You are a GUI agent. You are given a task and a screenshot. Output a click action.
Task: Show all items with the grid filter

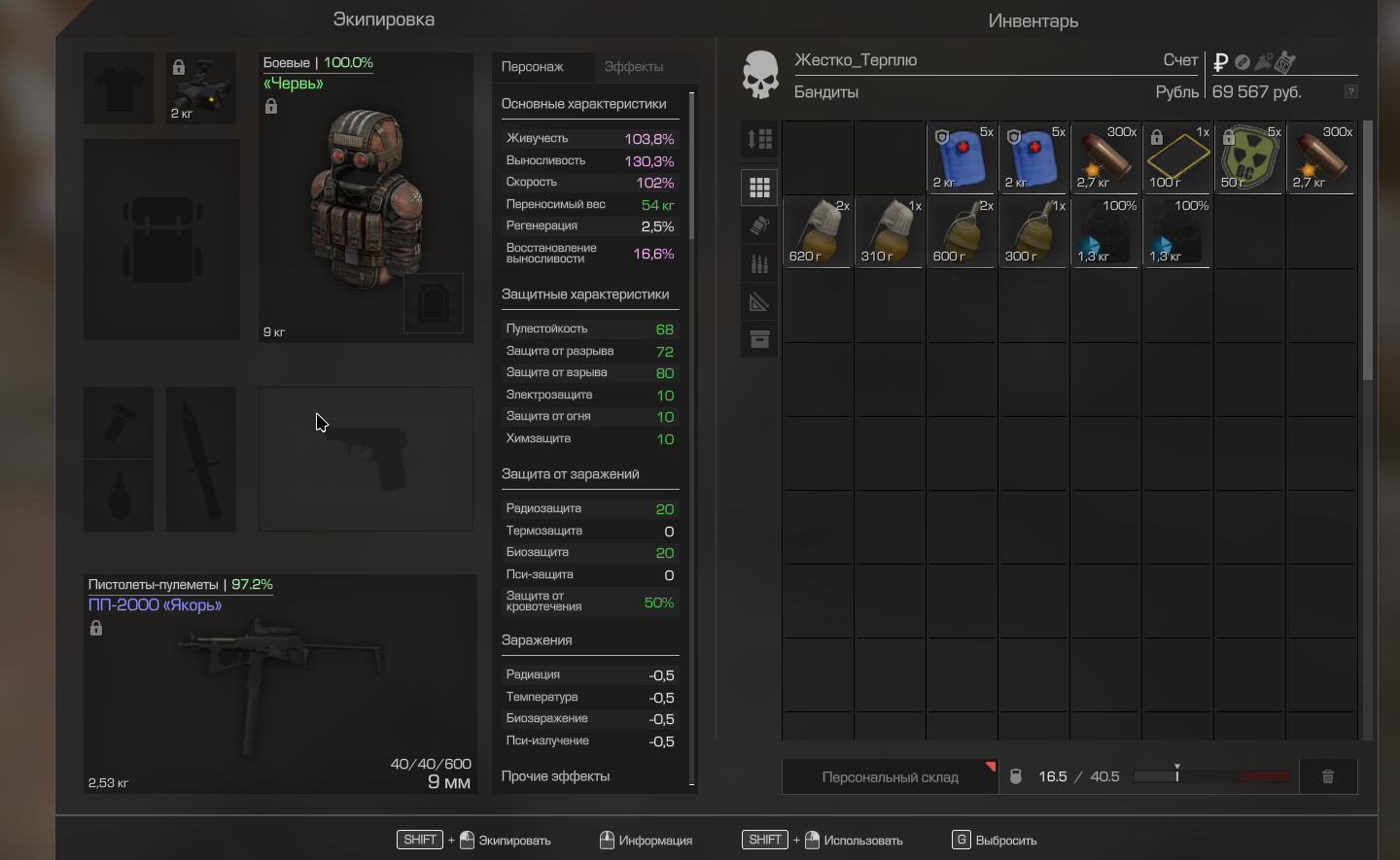759,188
